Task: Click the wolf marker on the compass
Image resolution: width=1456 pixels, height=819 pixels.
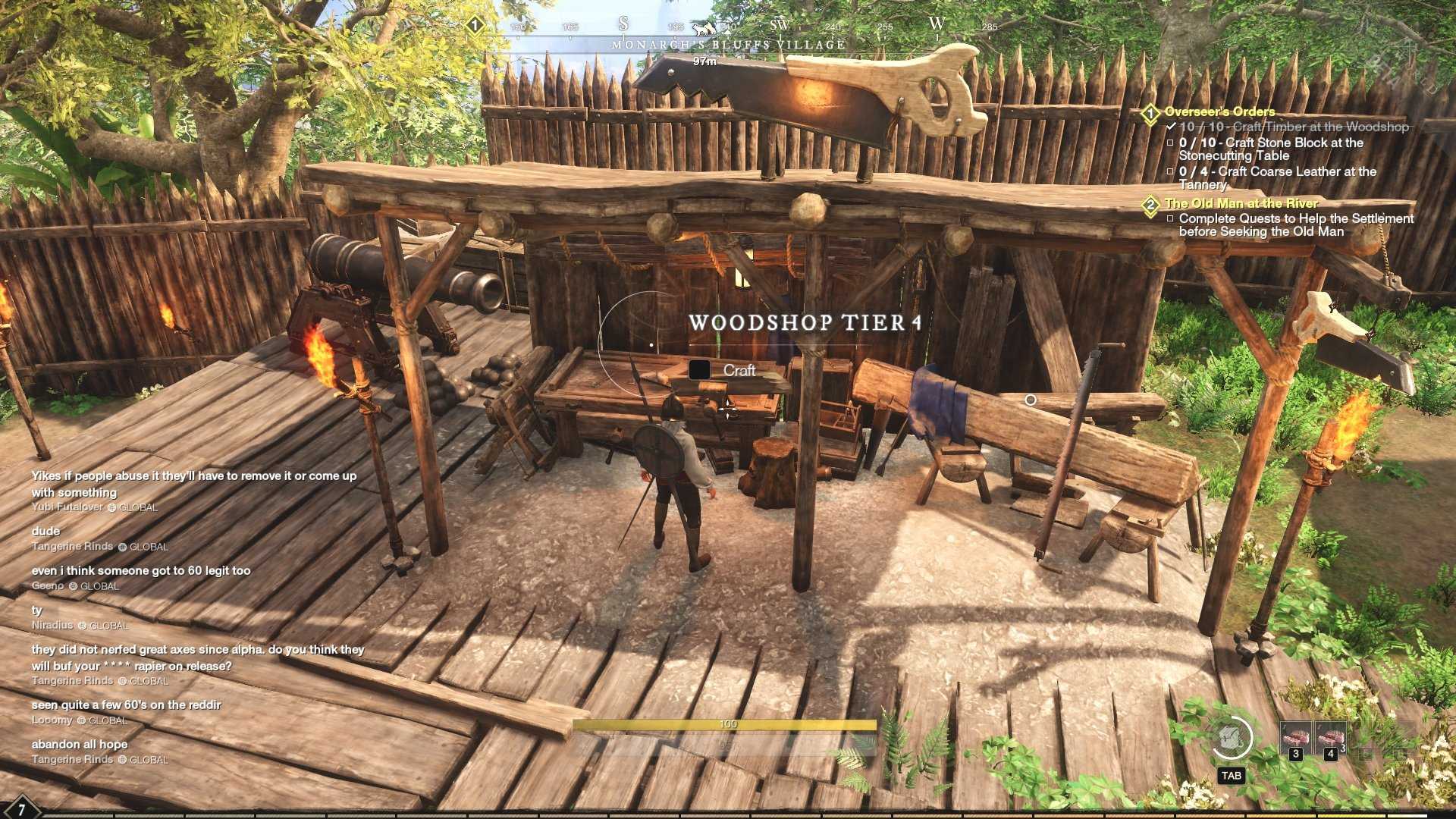Action: click(704, 28)
